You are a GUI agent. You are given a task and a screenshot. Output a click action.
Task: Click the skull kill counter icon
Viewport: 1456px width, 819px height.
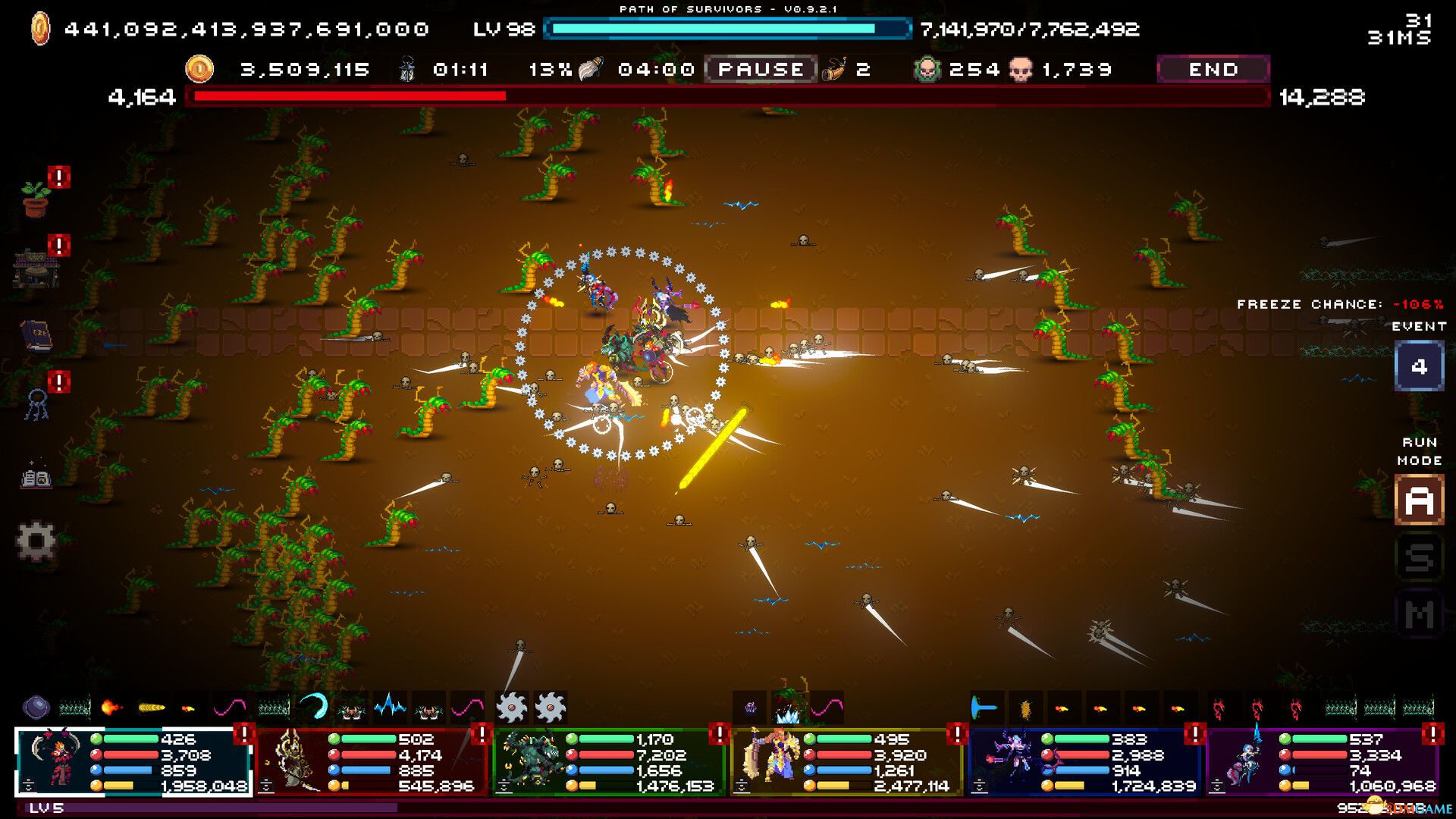pyautogui.click(x=1022, y=69)
